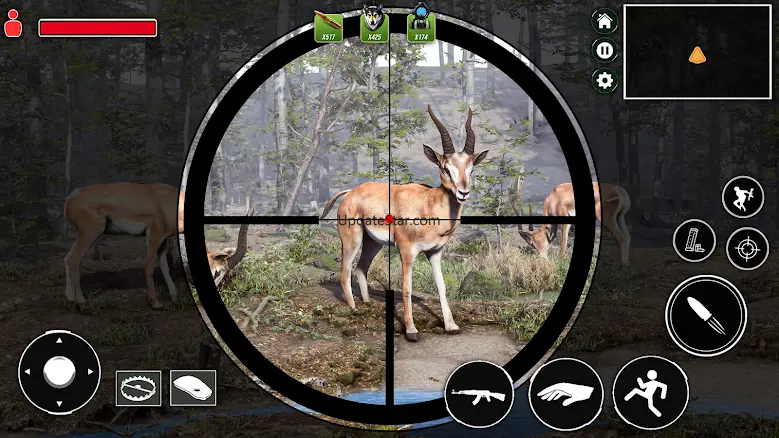This screenshot has width=779, height=438.
Task: Tap the jumping figure button
Action: click(x=742, y=197)
